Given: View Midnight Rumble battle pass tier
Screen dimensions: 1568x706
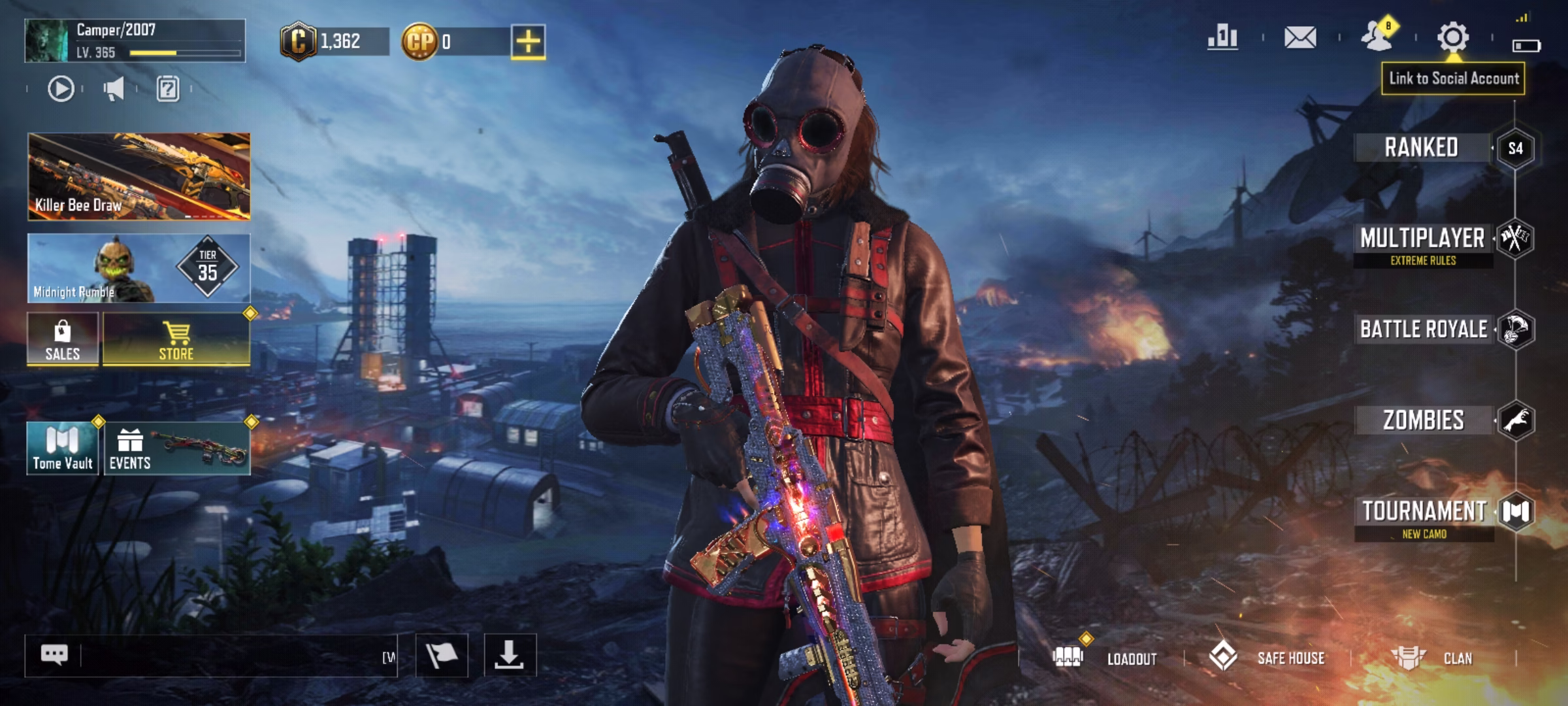Looking at the screenshot, I should click(139, 268).
